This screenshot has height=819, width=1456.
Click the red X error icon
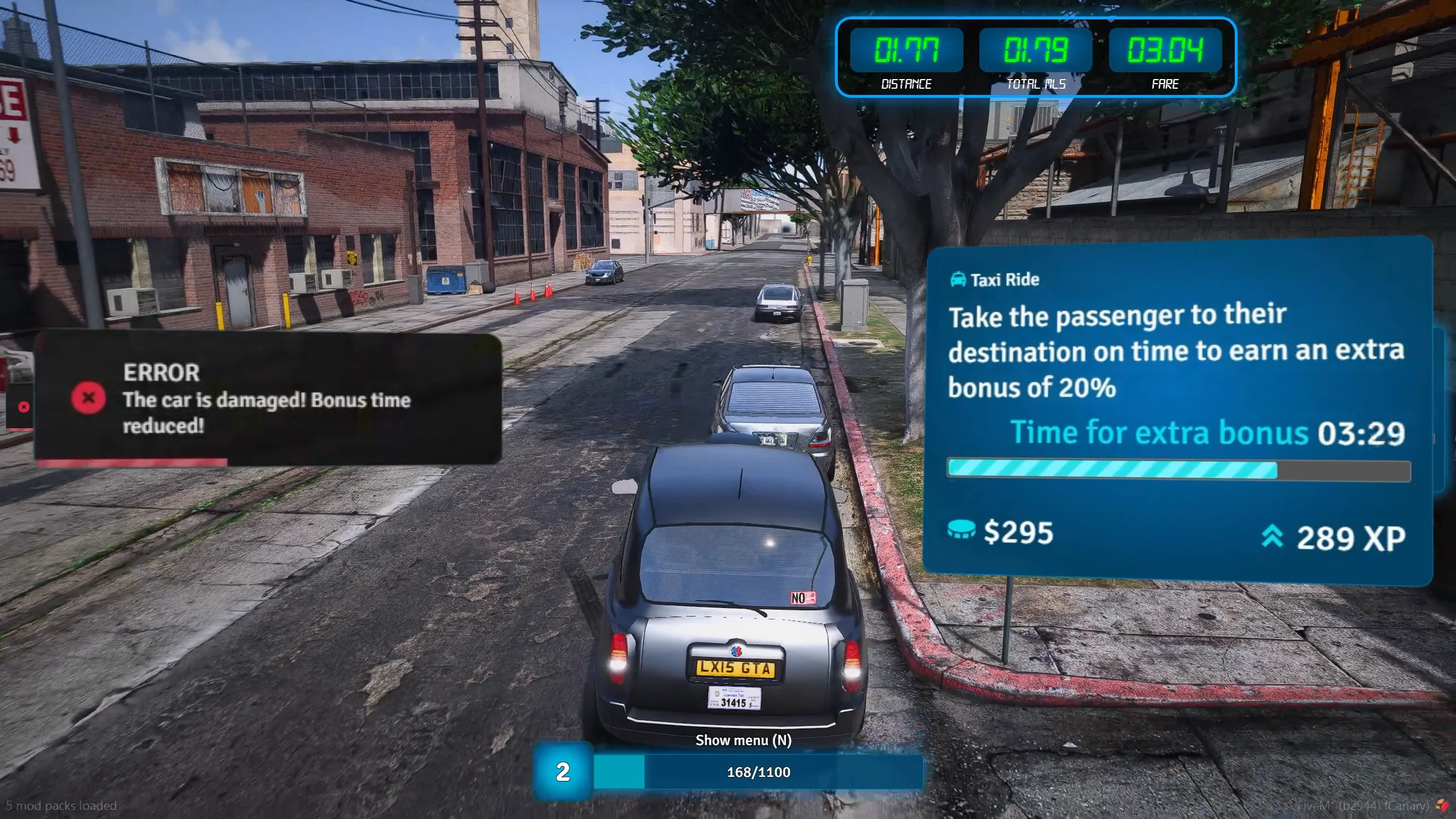pyautogui.click(x=88, y=398)
